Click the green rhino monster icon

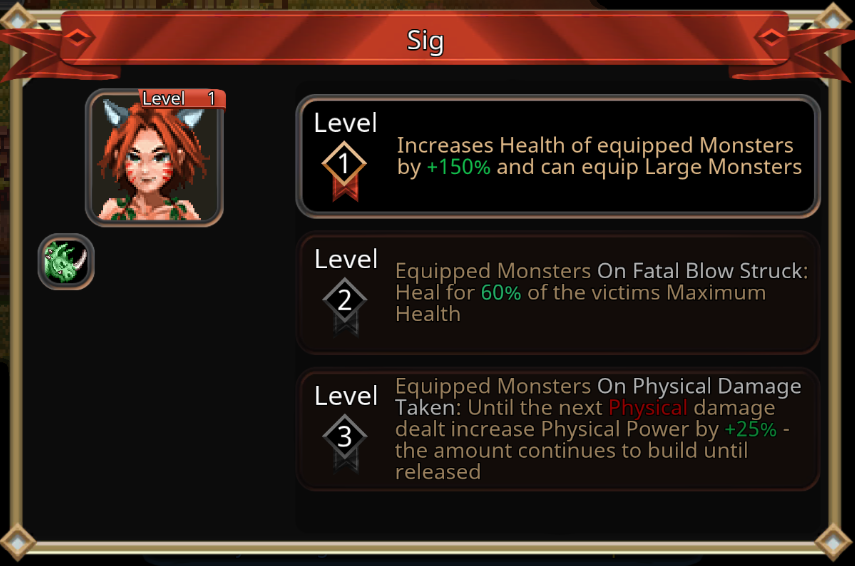click(x=66, y=262)
